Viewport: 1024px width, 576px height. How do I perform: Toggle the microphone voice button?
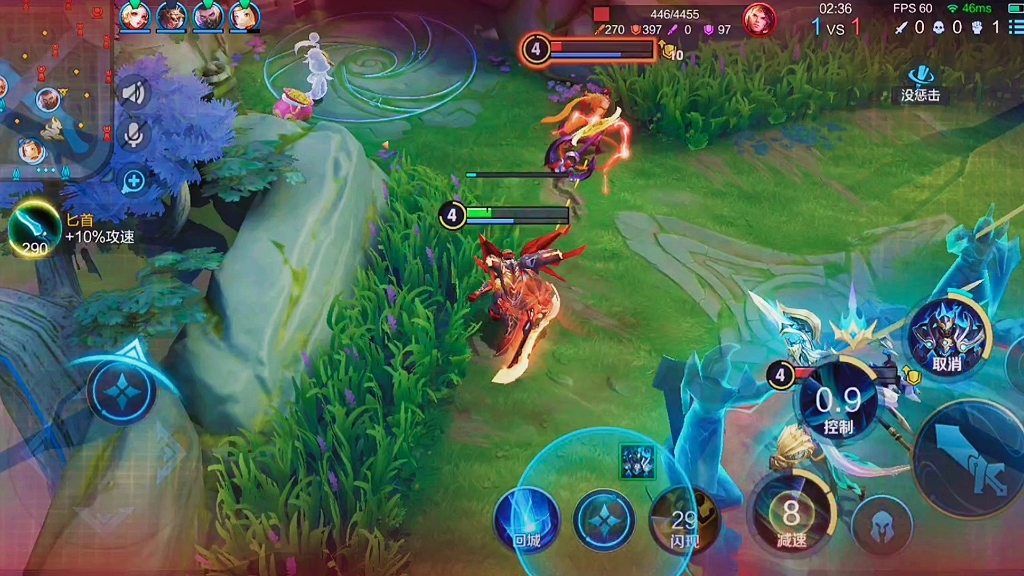133,136
